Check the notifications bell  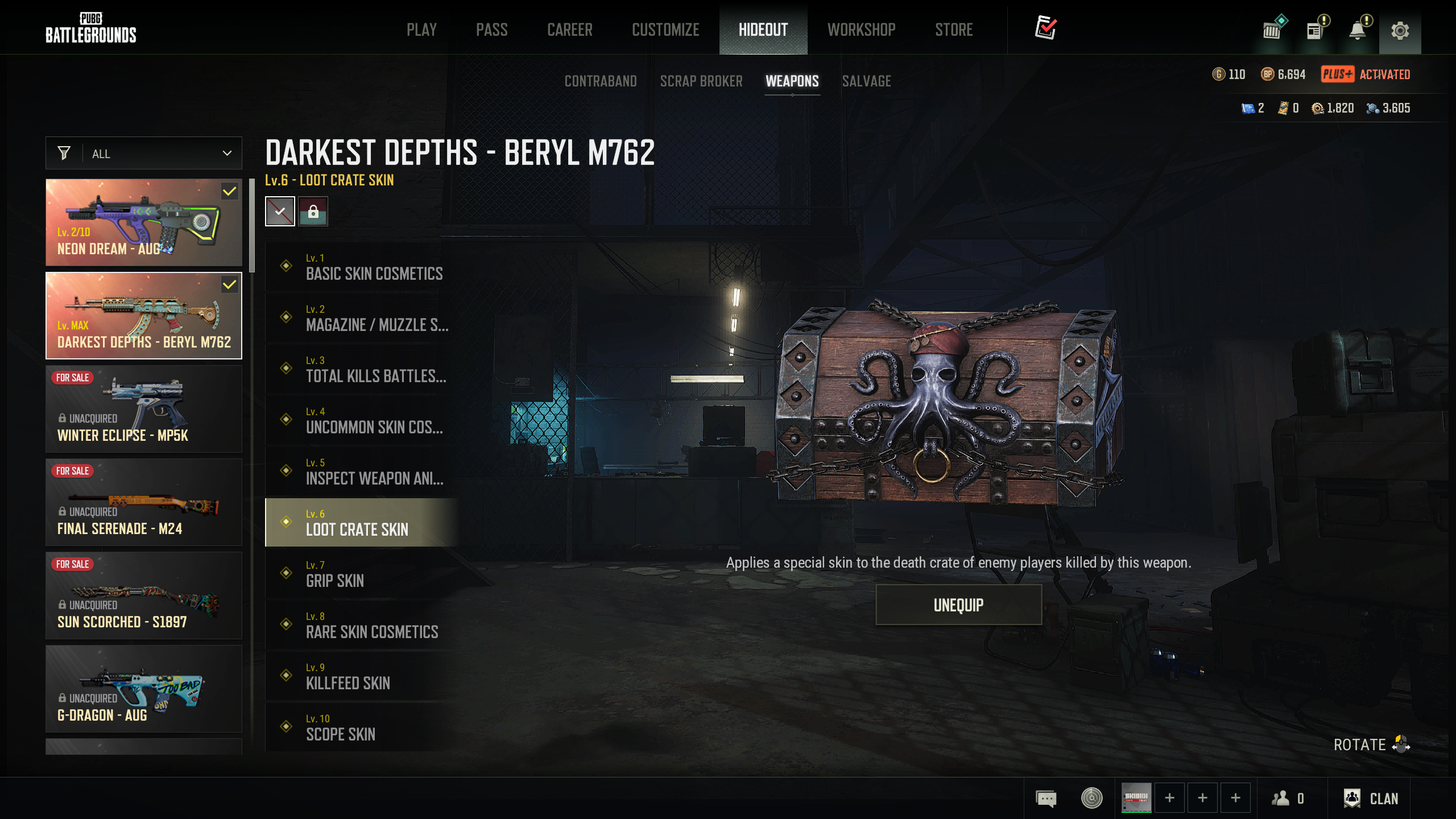[1358, 30]
